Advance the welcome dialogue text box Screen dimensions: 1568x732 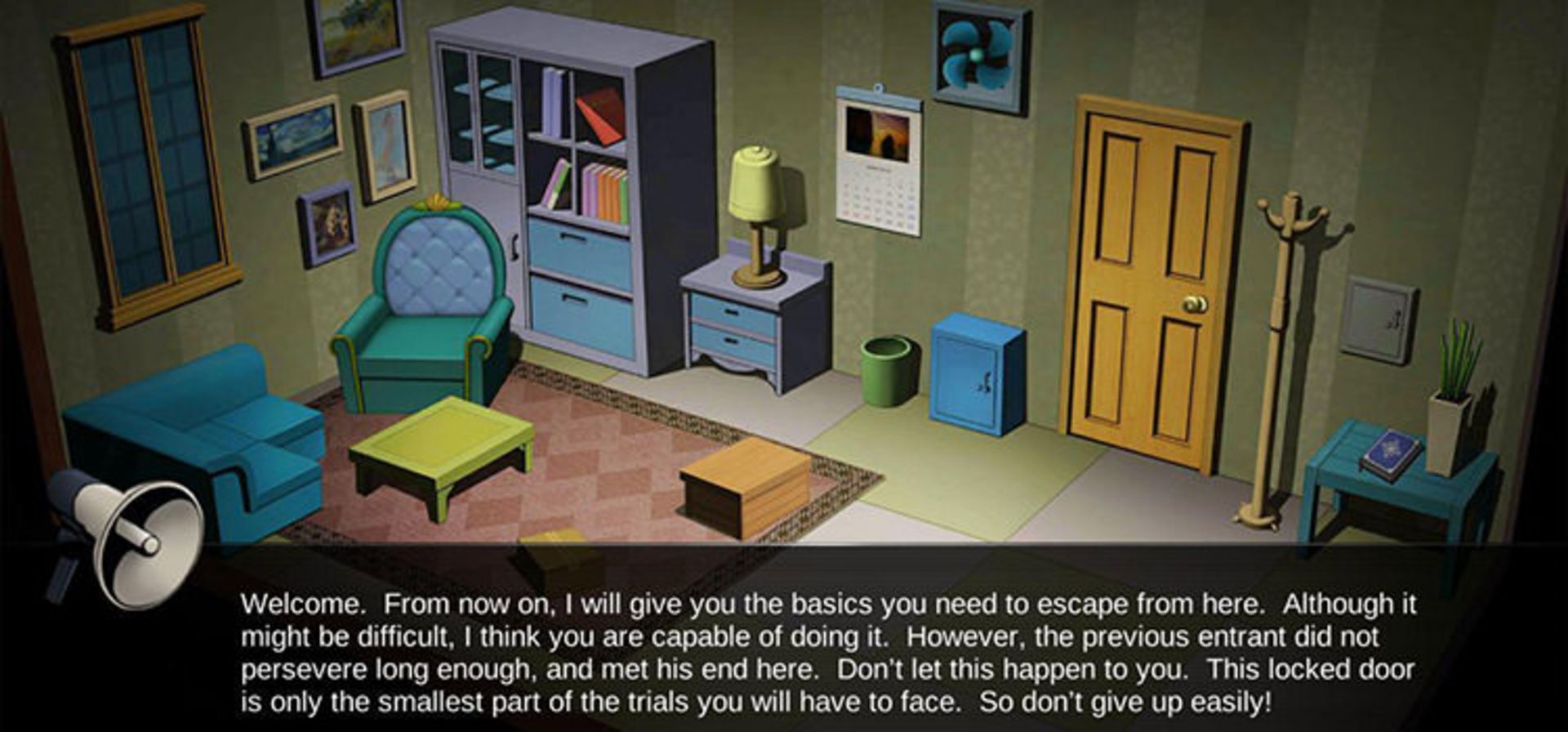click(x=826, y=651)
